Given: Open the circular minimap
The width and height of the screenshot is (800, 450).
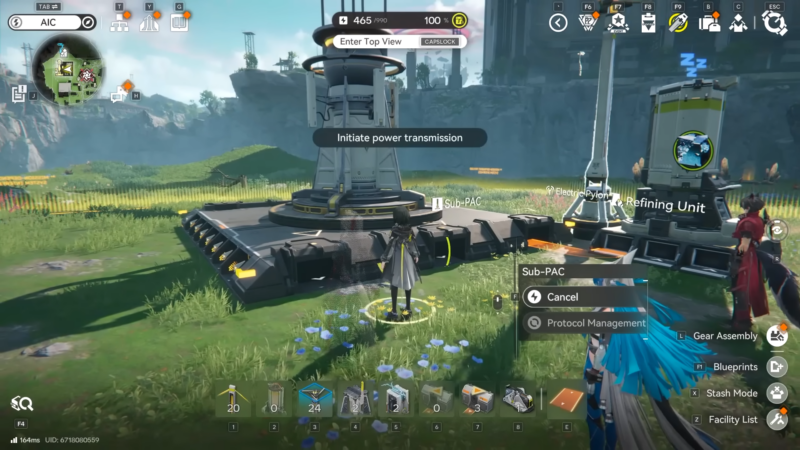Looking at the screenshot, I should [69, 71].
